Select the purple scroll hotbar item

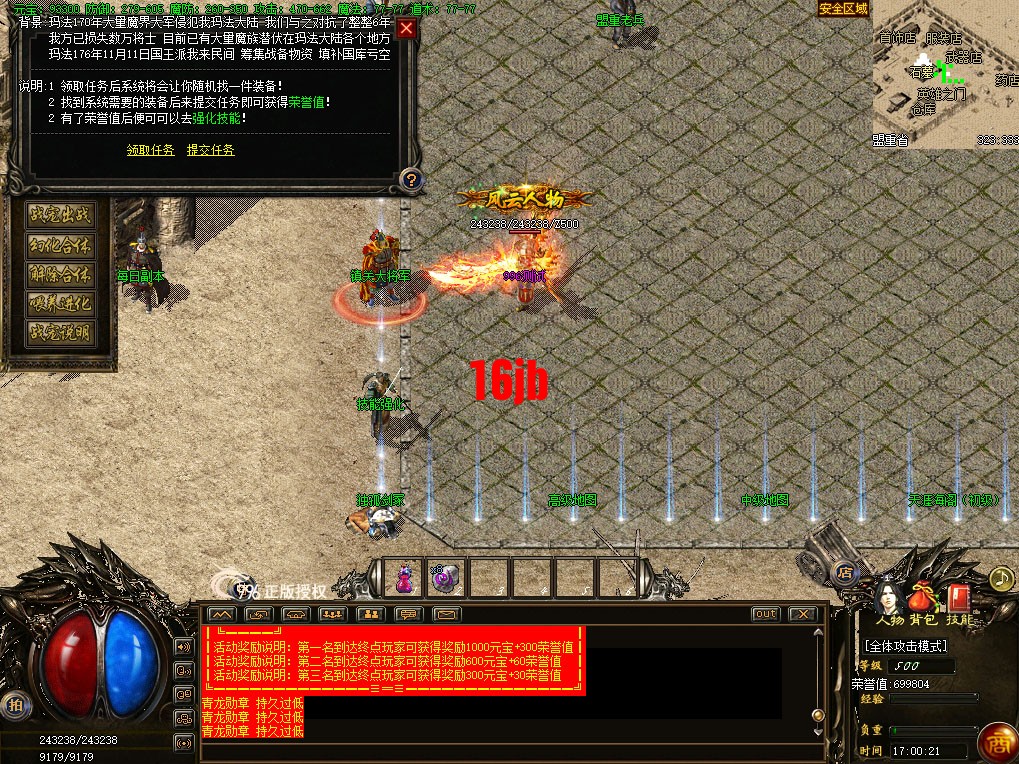tap(446, 578)
